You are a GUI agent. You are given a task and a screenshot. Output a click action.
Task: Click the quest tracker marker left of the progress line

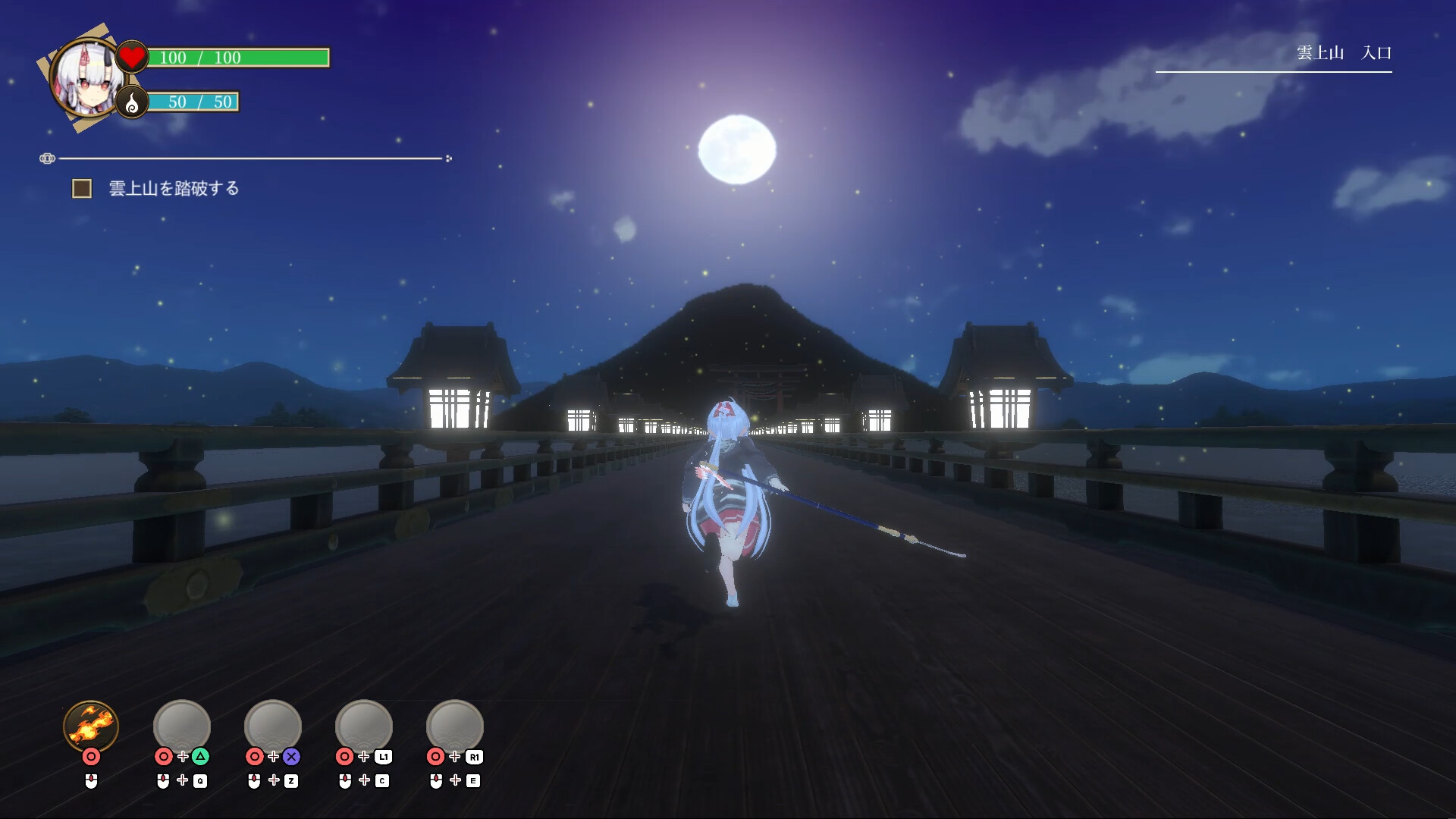(x=48, y=158)
